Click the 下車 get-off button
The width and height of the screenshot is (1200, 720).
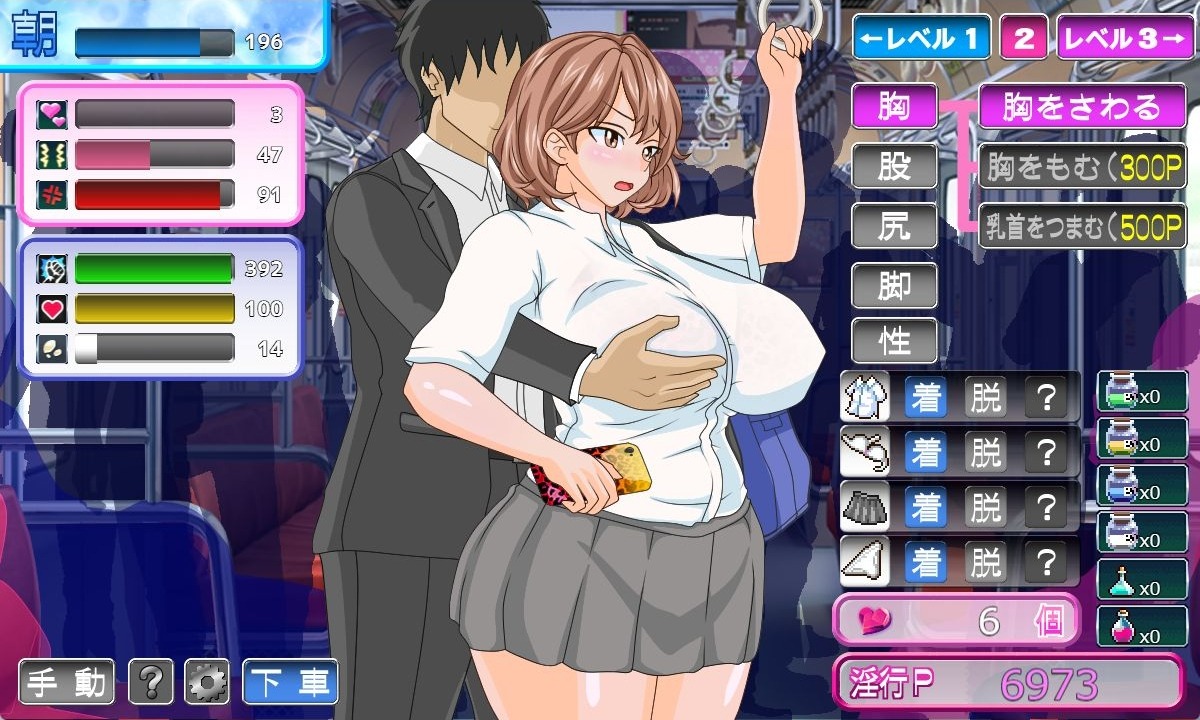click(290, 682)
